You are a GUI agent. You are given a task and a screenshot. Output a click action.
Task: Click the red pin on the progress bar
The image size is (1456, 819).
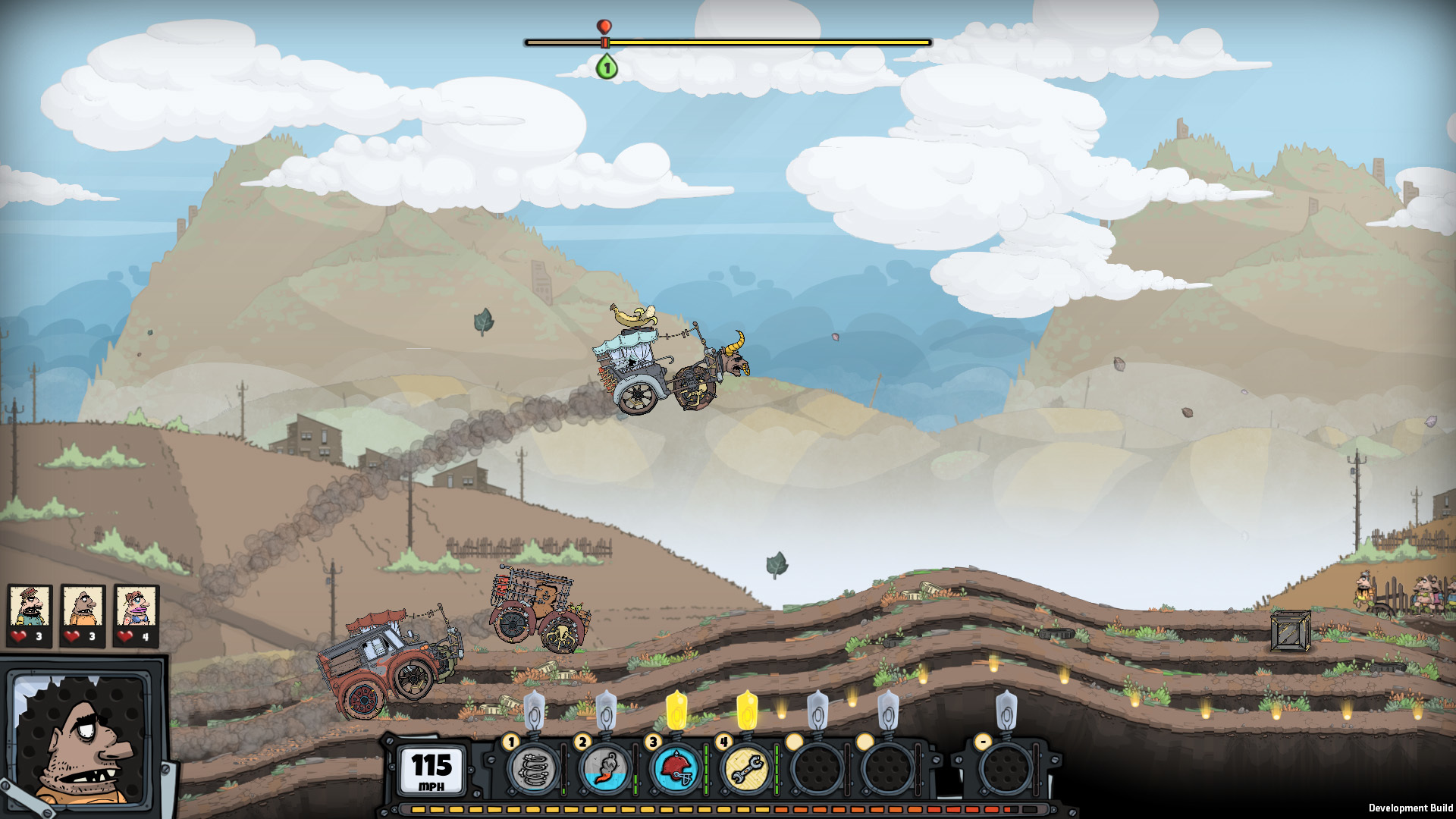[604, 29]
